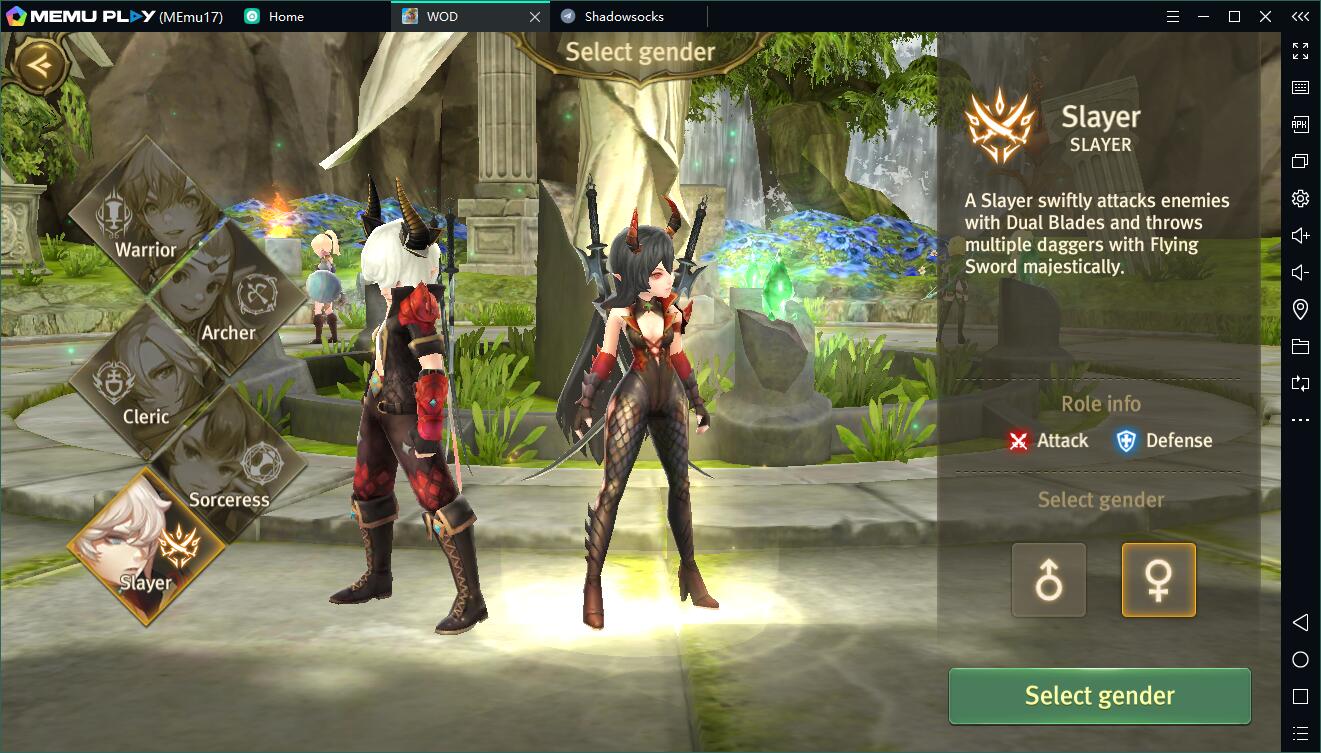
Task: Go back with the golden arrow button
Action: 40,65
